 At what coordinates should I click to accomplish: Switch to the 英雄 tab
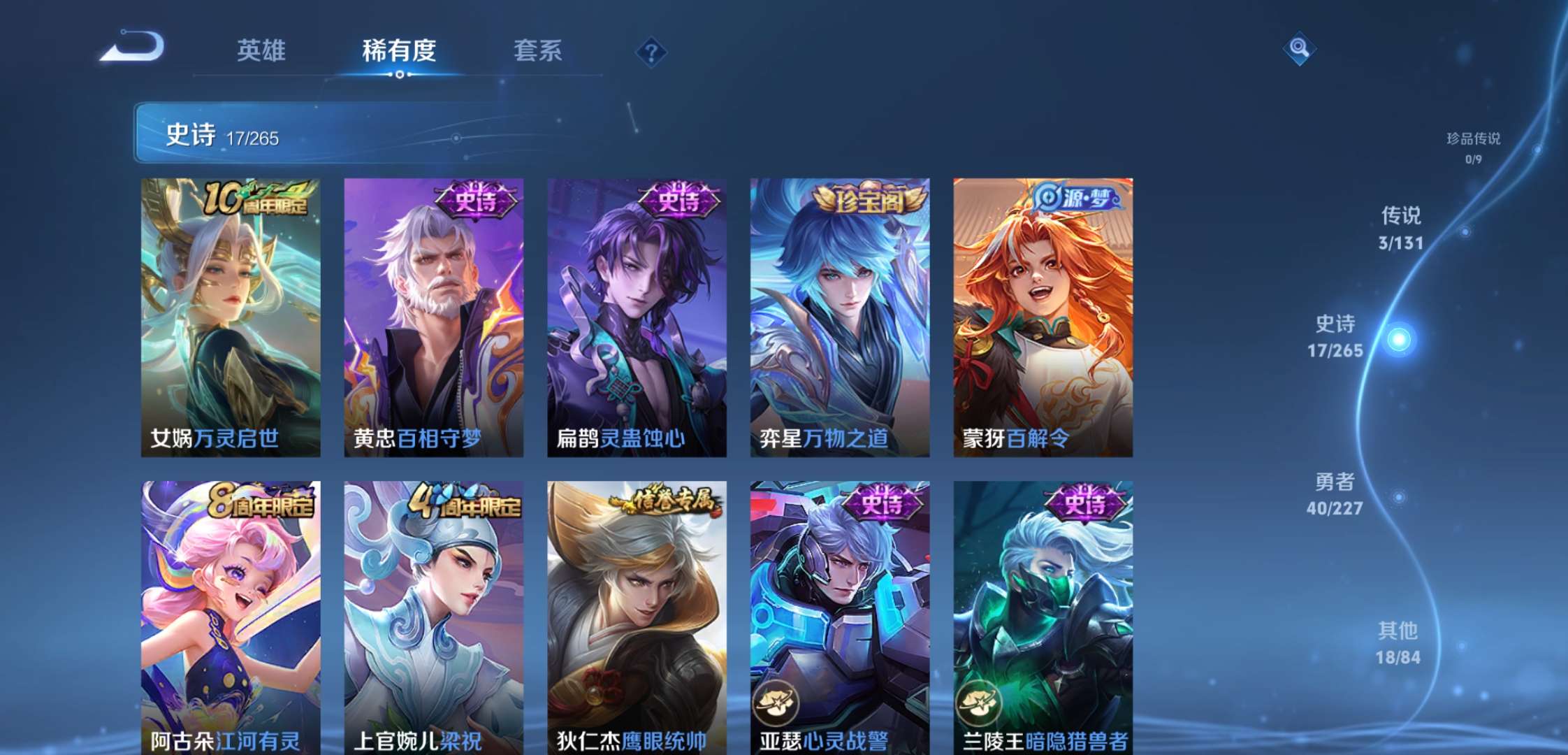tap(263, 51)
